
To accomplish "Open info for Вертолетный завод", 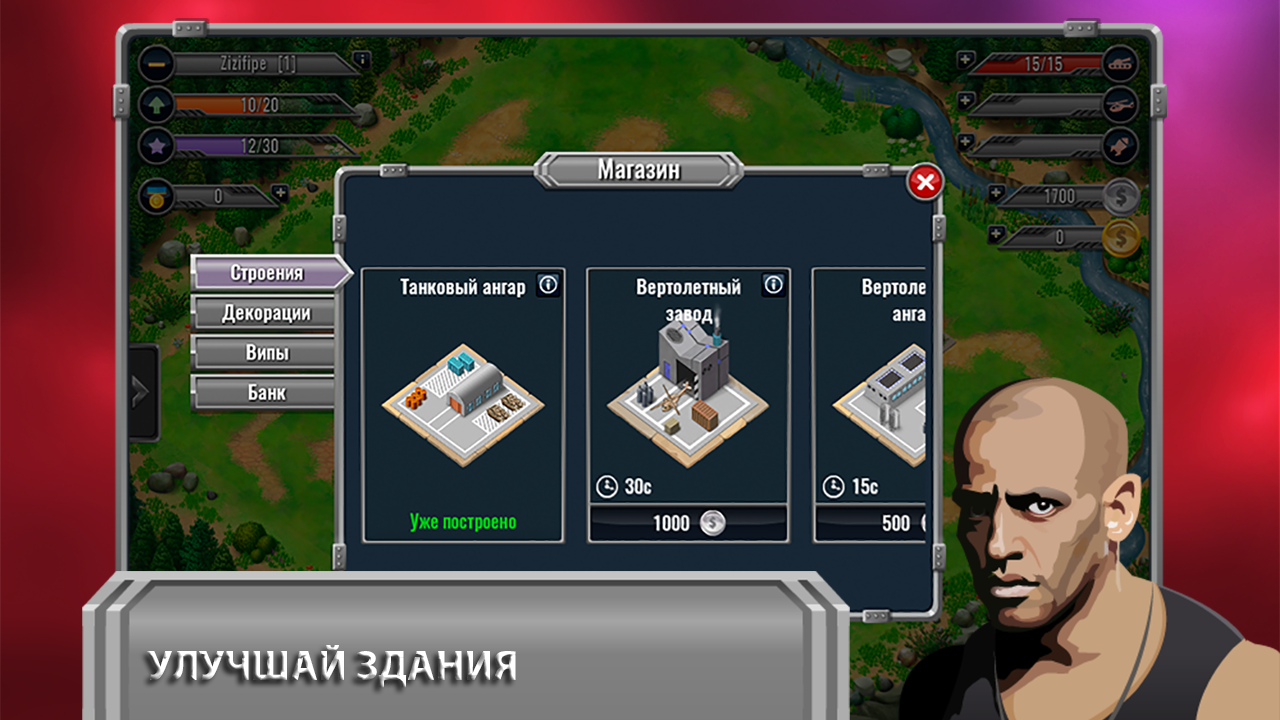I will [772, 285].
